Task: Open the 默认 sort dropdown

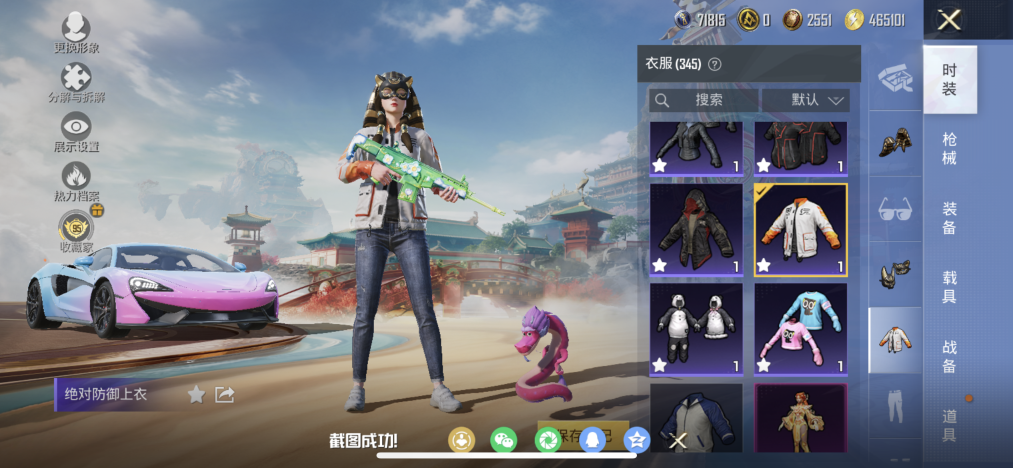Action: [x=805, y=100]
